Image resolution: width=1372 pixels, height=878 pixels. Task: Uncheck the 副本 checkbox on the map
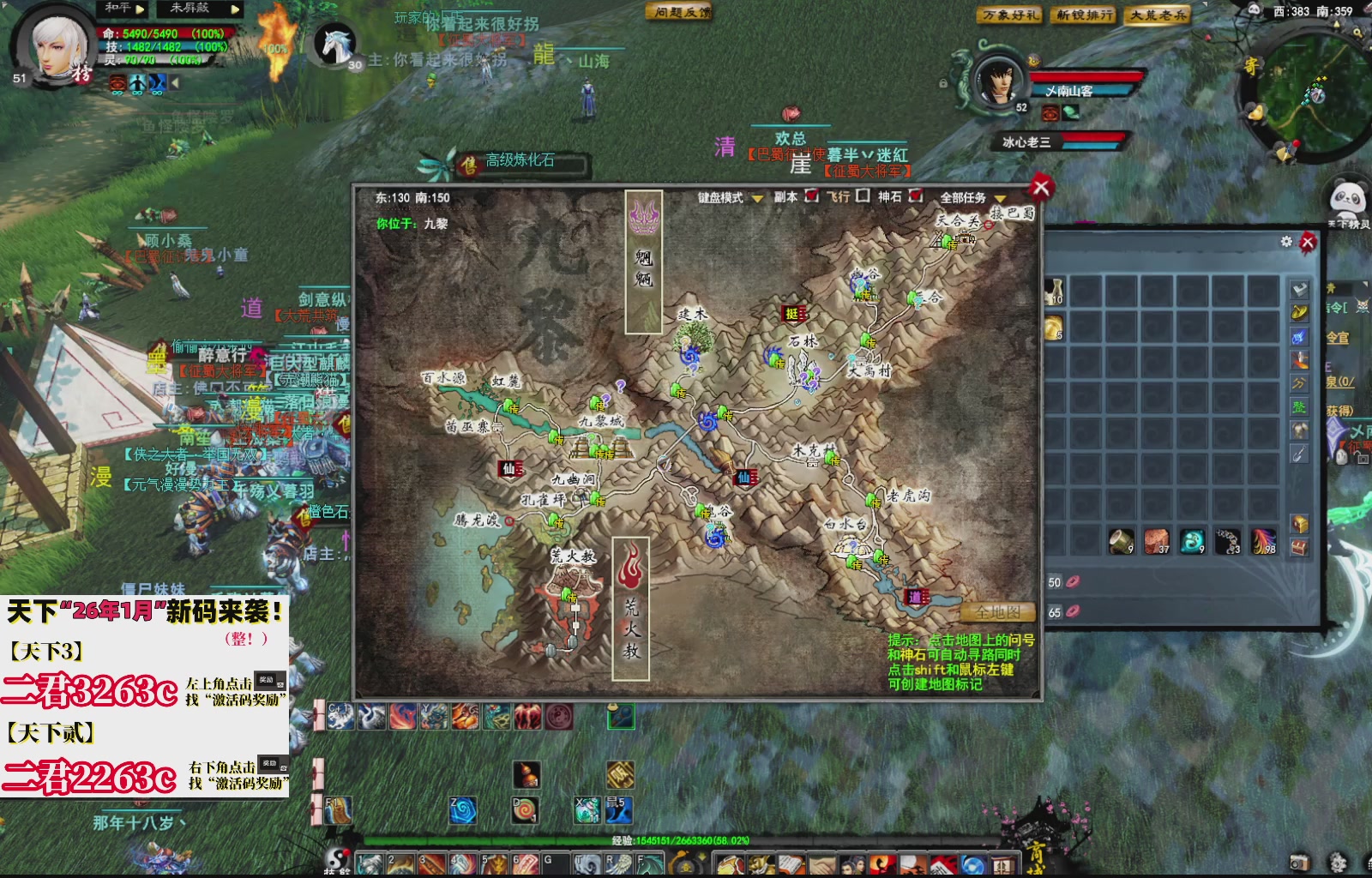pyautogui.click(x=812, y=196)
